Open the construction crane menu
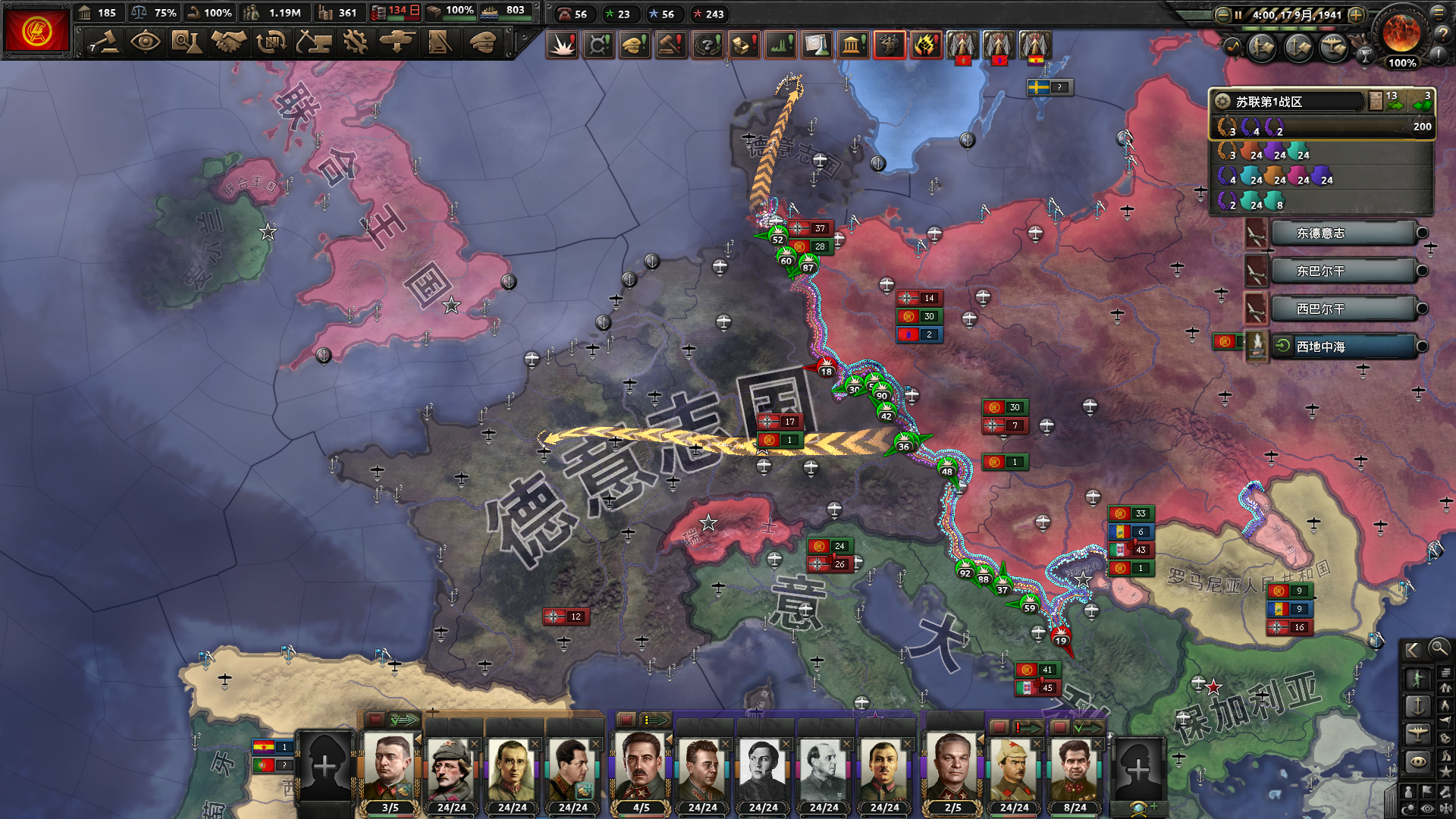 313,42
